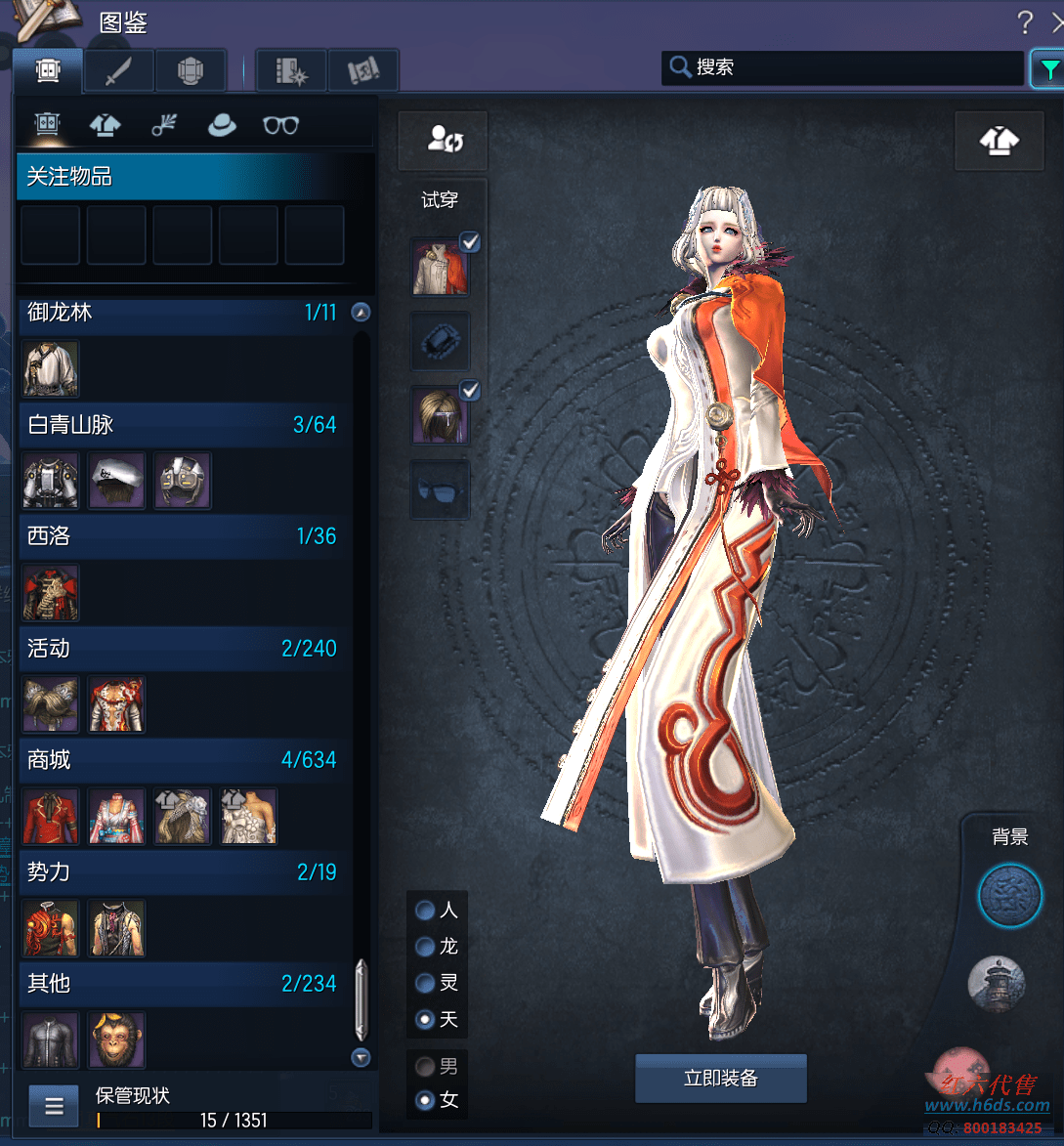Click the 西洛 red skull outfit icon
This screenshot has height=1146, width=1064.
(x=51, y=592)
